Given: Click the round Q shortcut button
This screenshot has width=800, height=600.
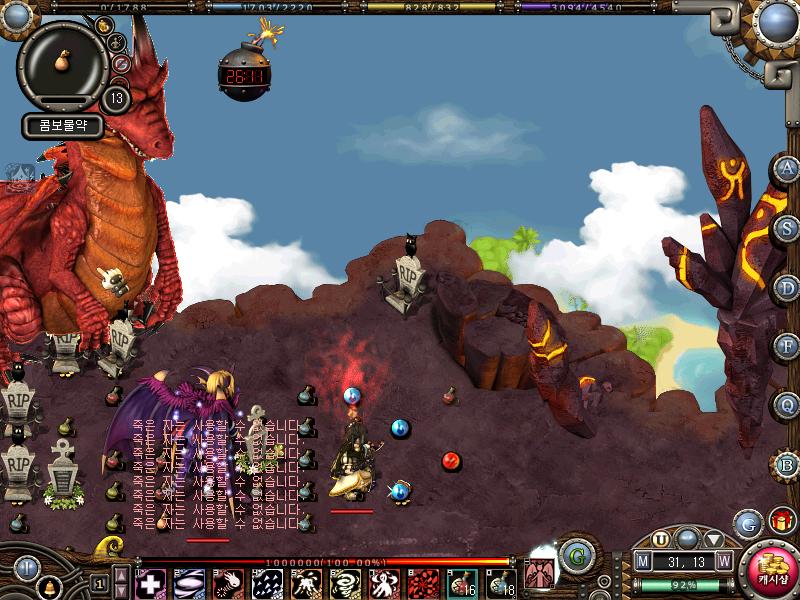Looking at the screenshot, I should pos(787,405).
